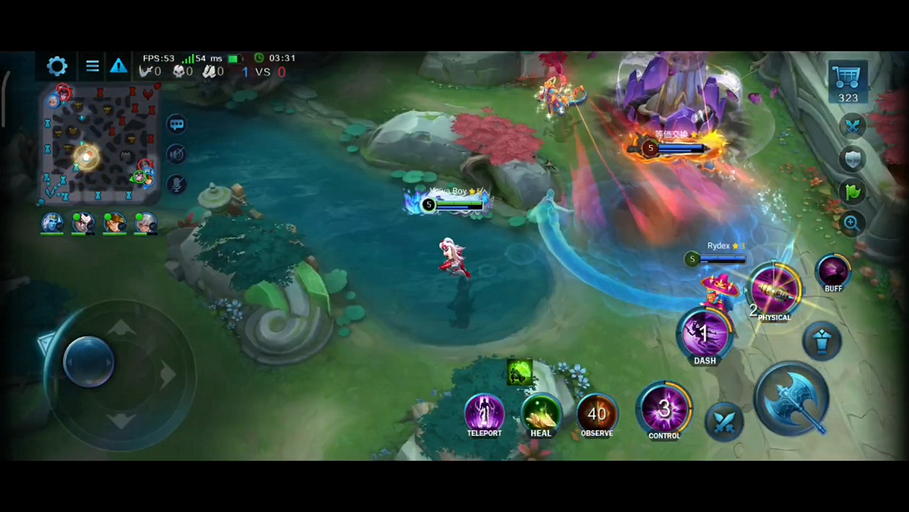Image resolution: width=909 pixels, height=512 pixels.
Task: Tap the Observe ability on cooldown
Action: tap(597, 412)
